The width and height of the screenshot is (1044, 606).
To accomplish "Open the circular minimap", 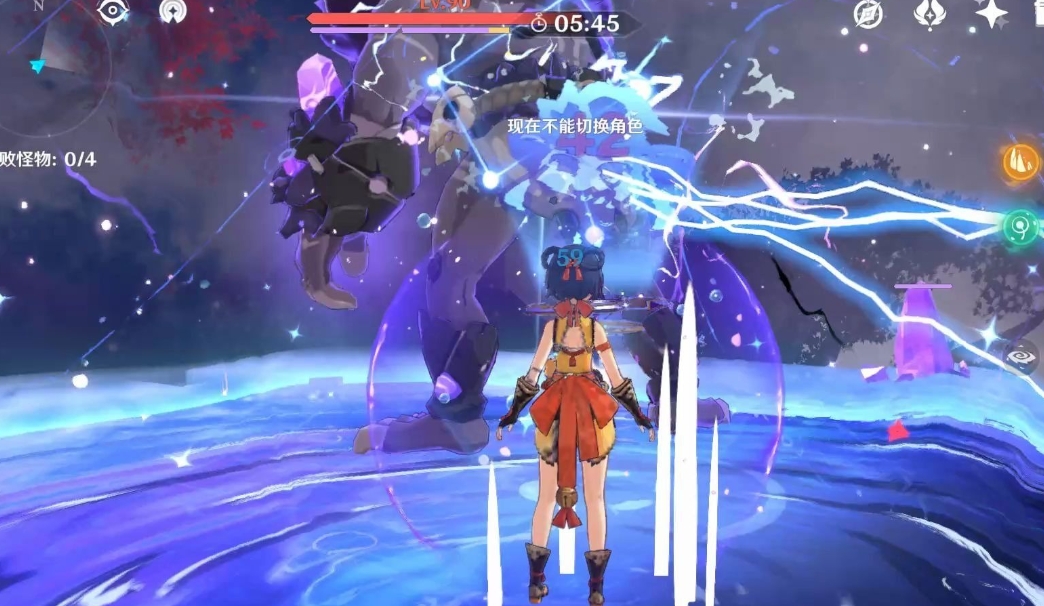I will [x=48, y=70].
